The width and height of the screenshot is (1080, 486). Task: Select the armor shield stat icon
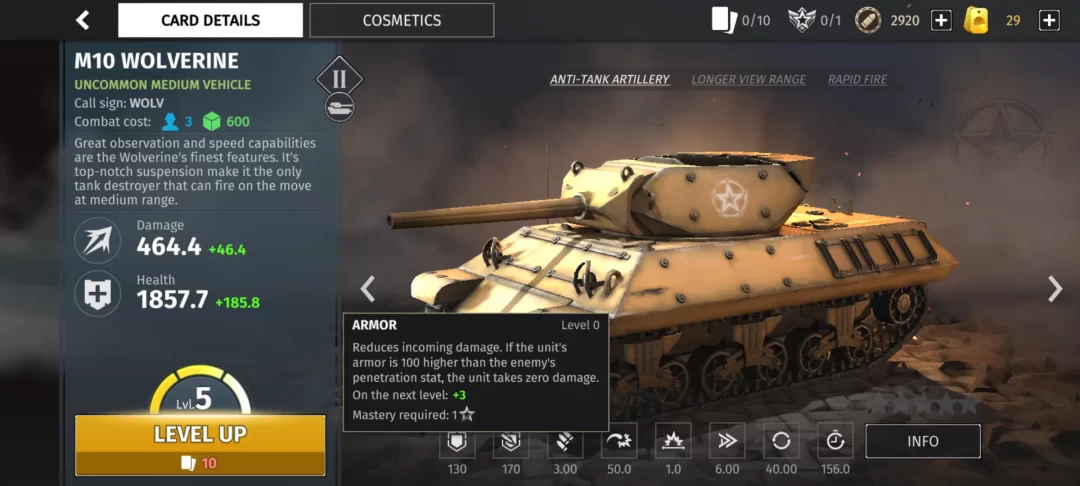(x=457, y=442)
